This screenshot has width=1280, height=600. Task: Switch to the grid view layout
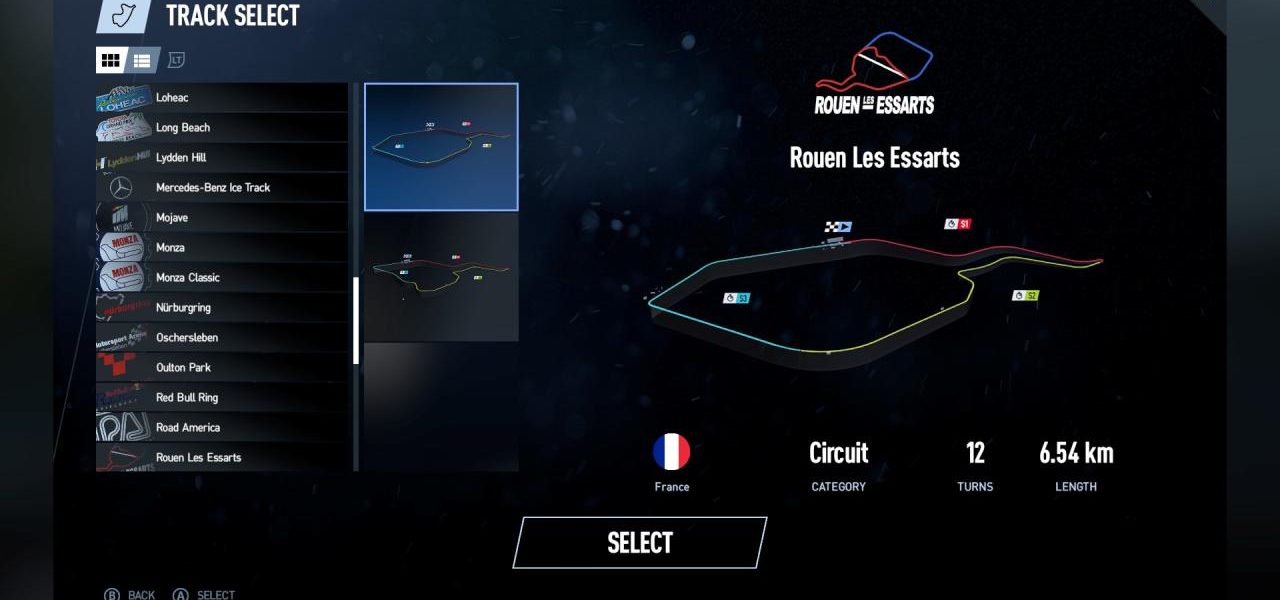pyautogui.click(x=110, y=60)
